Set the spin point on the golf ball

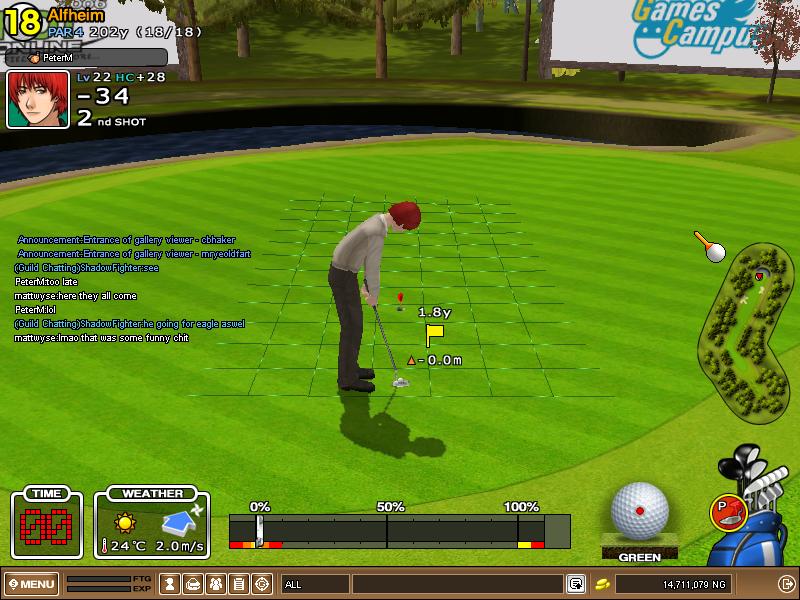point(639,511)
